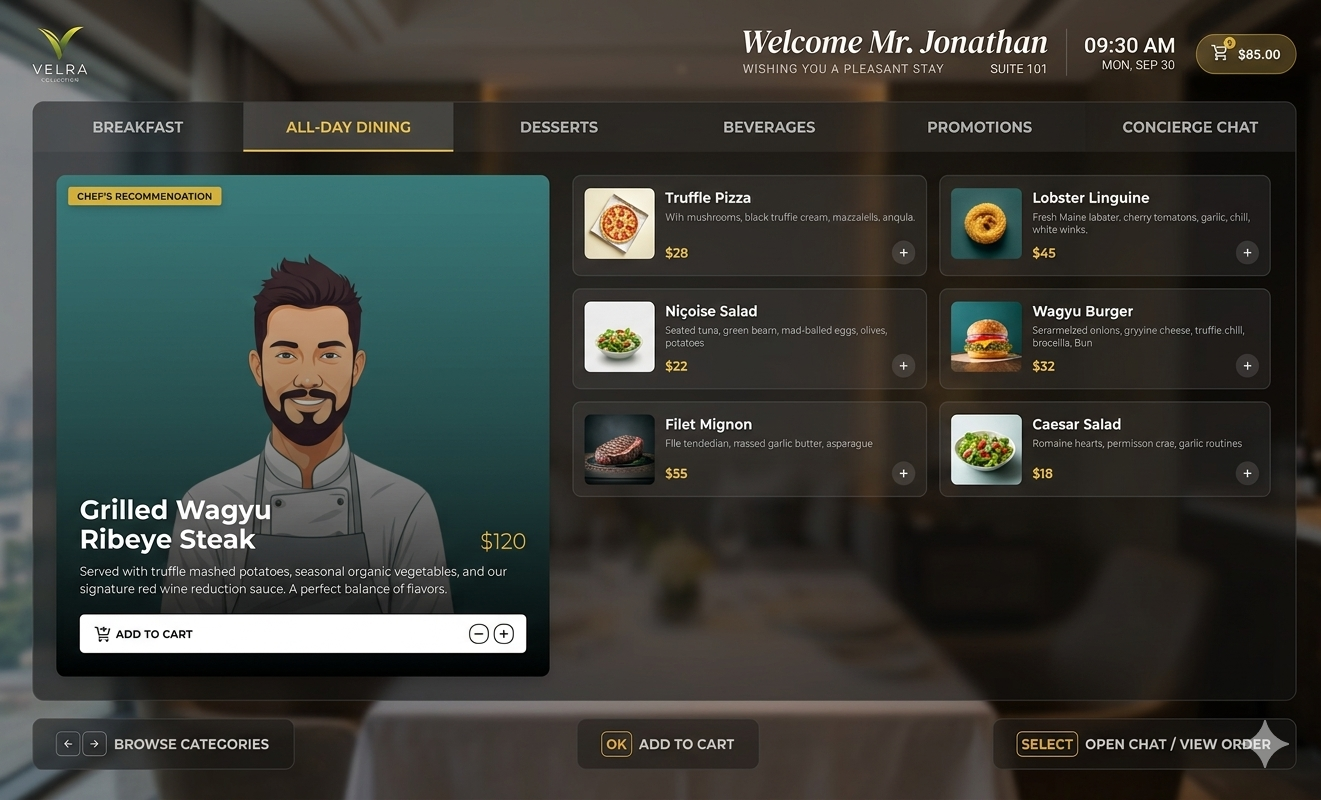The width and height of the screenshot is (1321, 800).
Task: Click the right browse categories arrow
Action: click(x=94, y=743)
